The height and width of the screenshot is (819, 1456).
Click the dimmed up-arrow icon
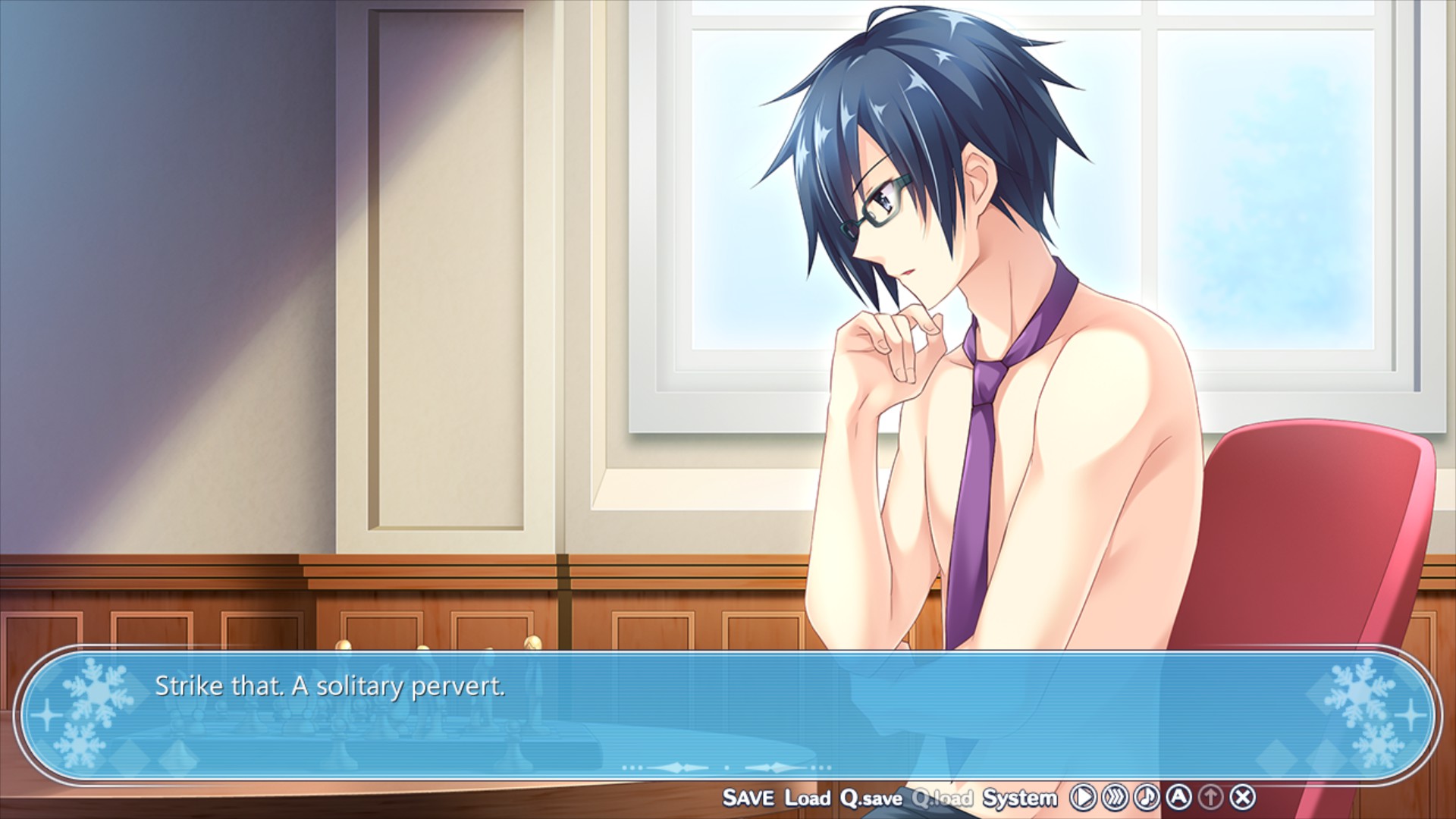[x=1210, y=797]
